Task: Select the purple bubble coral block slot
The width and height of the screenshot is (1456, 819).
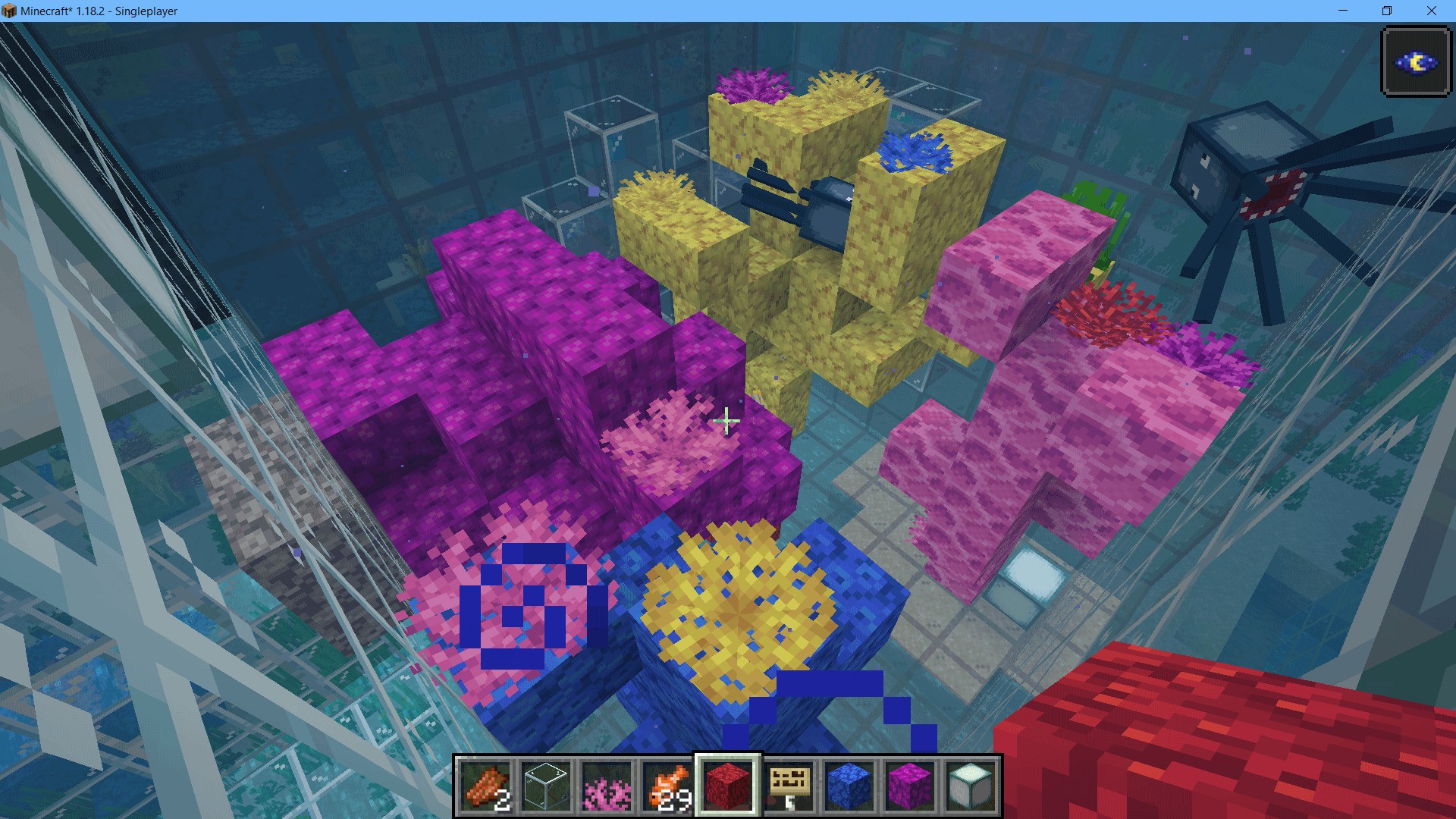Action: [x=910, y=786]
